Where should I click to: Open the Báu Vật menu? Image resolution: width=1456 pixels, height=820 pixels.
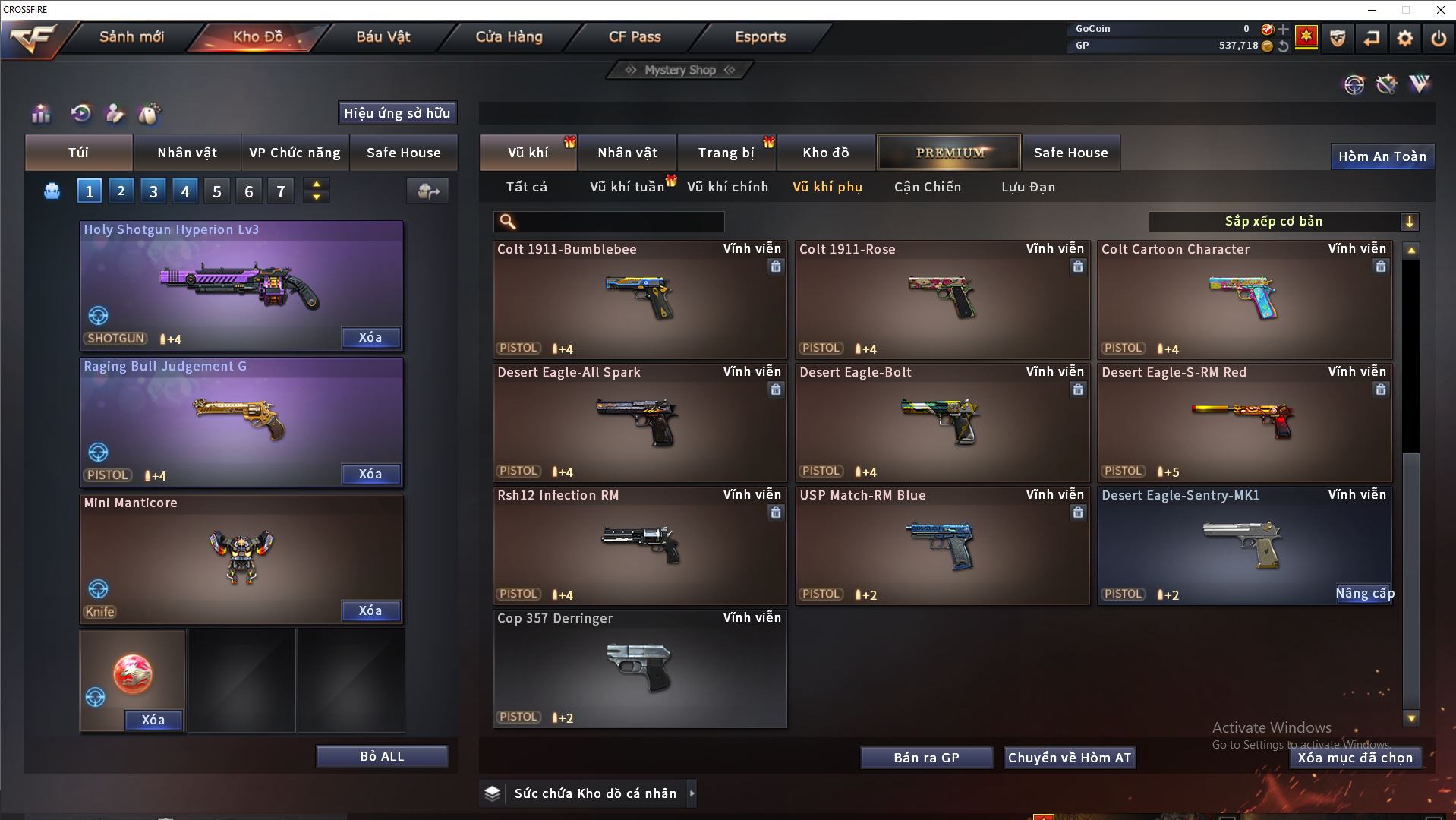(x=383, y=36)
